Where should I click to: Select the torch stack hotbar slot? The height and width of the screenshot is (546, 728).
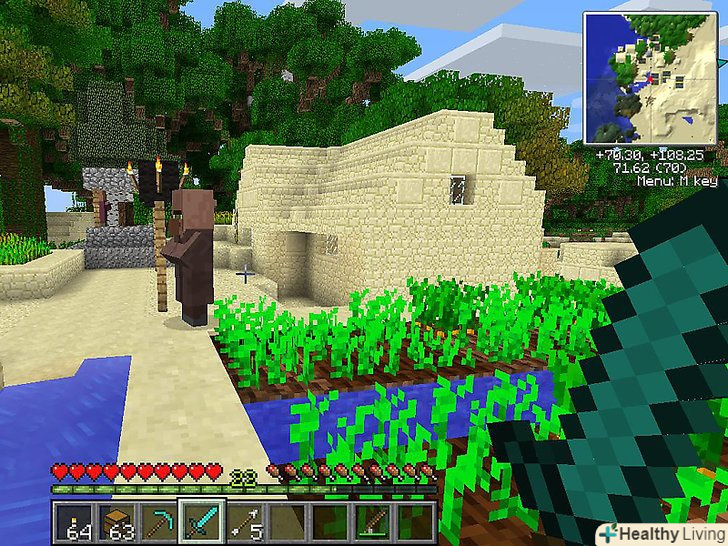(x=75, y=522)
